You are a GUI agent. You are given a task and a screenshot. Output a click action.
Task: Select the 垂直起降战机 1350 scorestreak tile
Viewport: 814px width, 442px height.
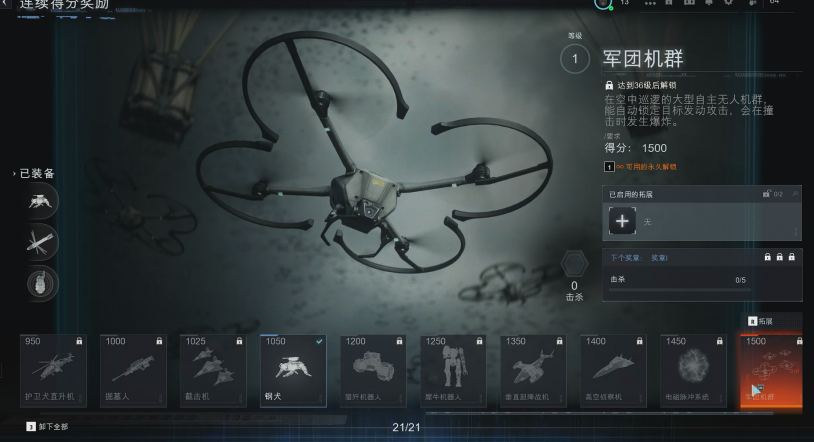(533, 370)
